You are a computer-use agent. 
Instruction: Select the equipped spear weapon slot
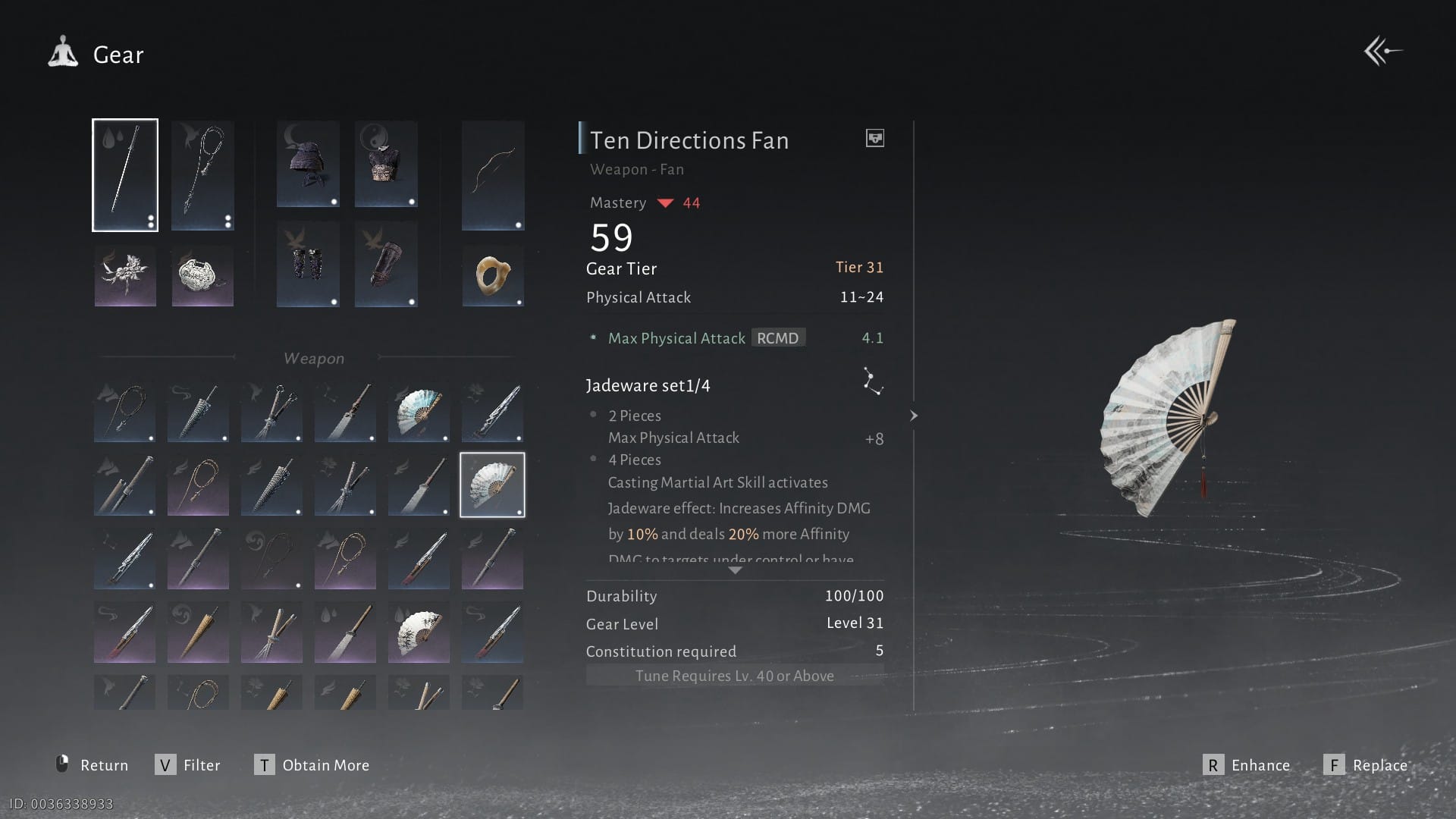click(125, 175)
